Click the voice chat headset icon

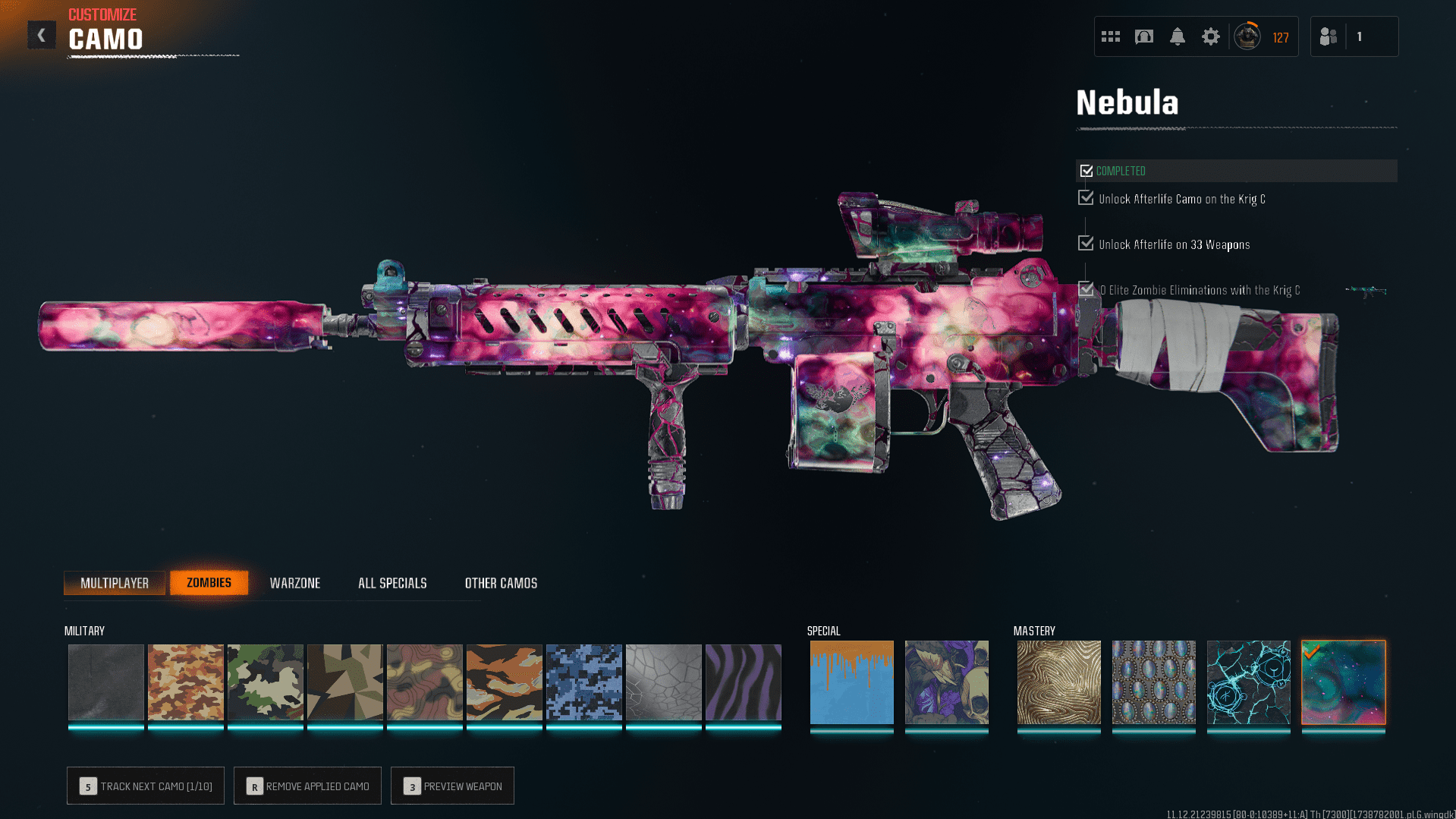click(x=1143, y=36)
